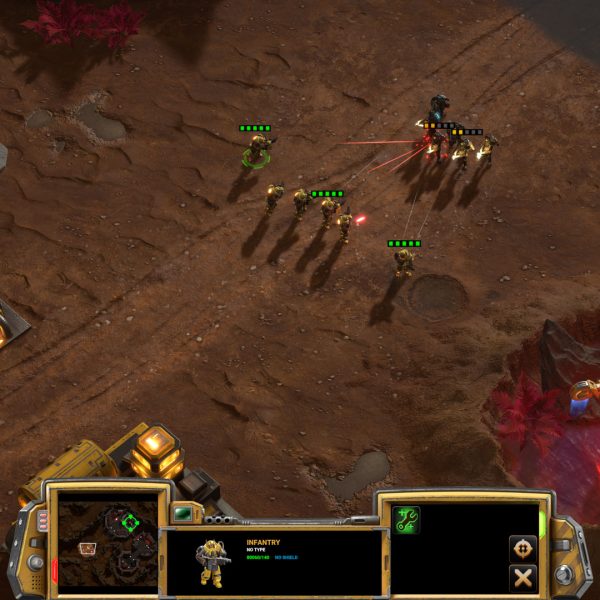The width and height of the screenshot is (600, 600).
Task: Activate the green wrench command icon
Action: [x=407, y=520]
